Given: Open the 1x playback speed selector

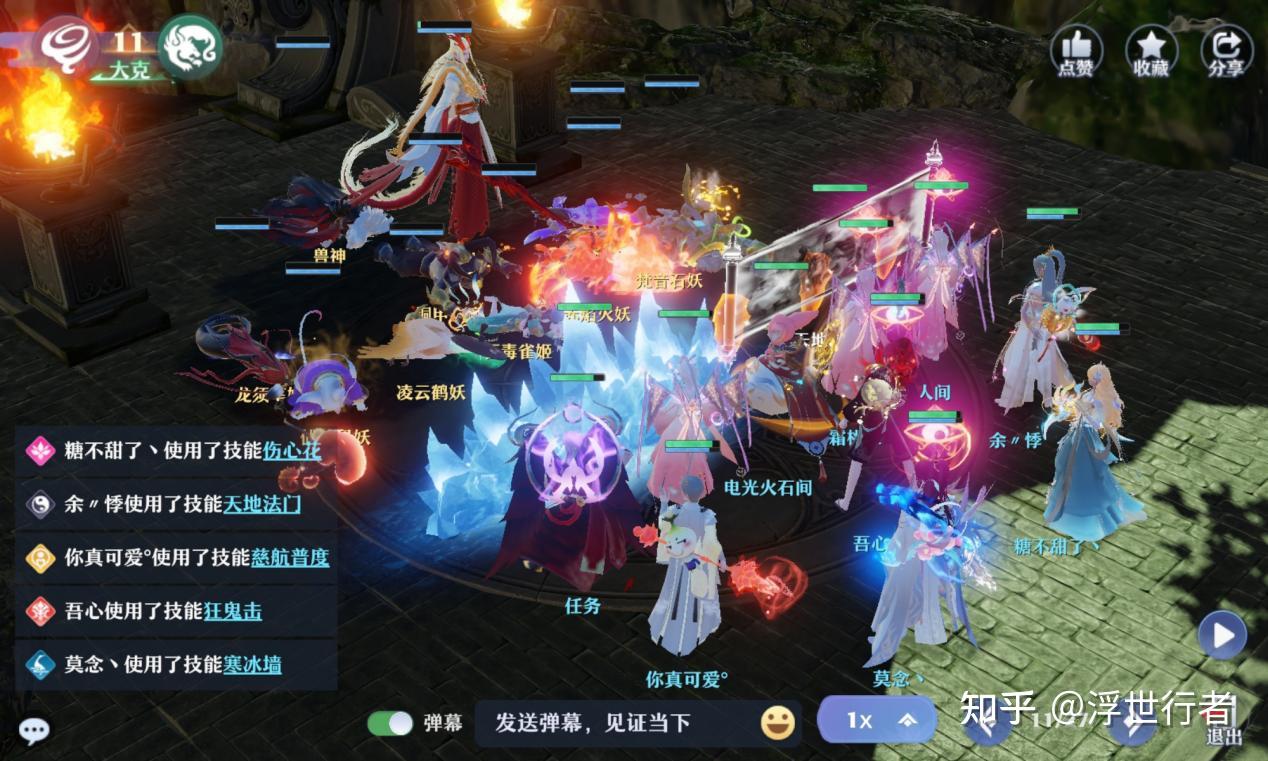Looking at the screenshot, I should tap(877, 720).
